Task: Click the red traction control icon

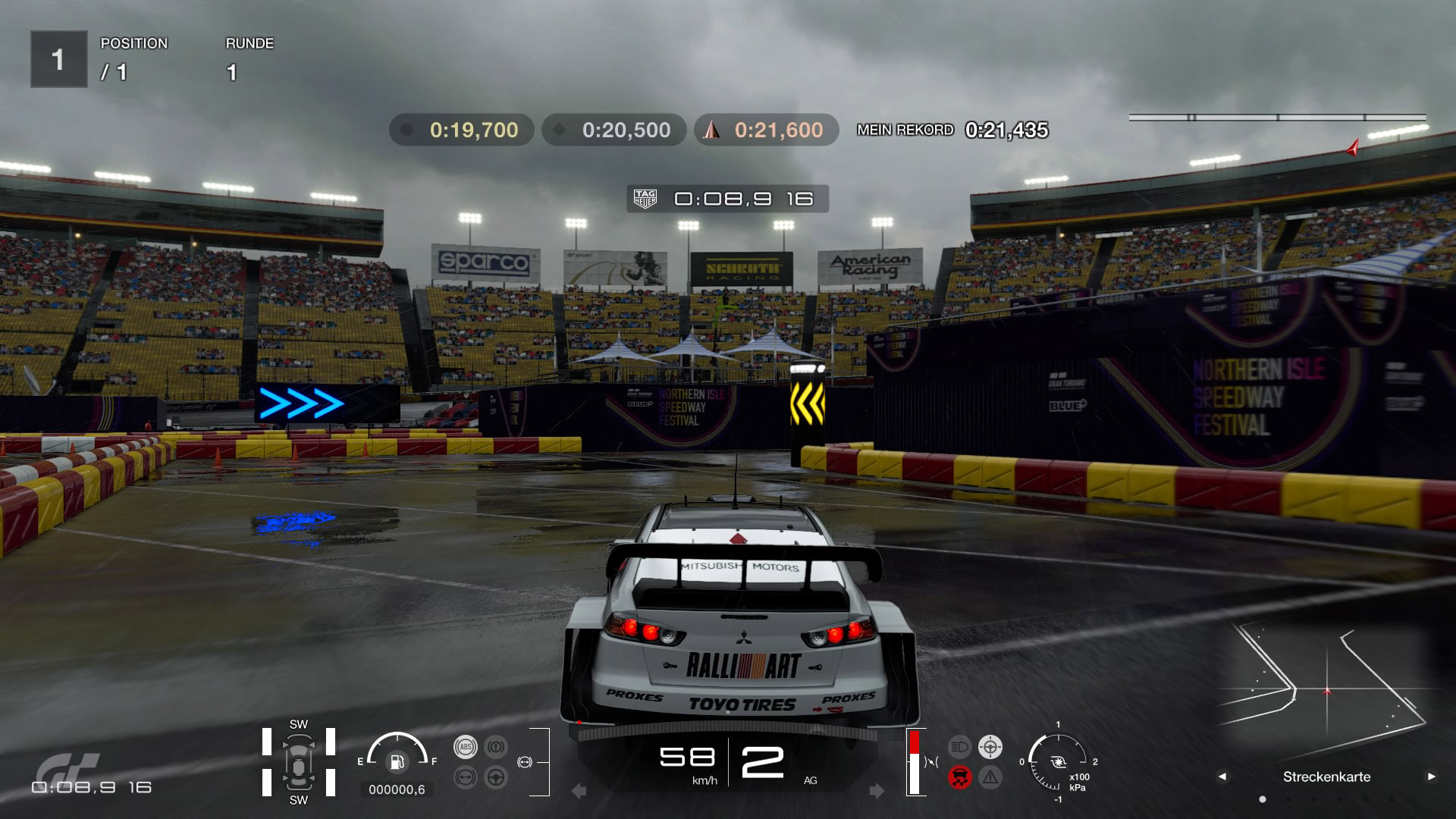Action: [x=960, y=777]
